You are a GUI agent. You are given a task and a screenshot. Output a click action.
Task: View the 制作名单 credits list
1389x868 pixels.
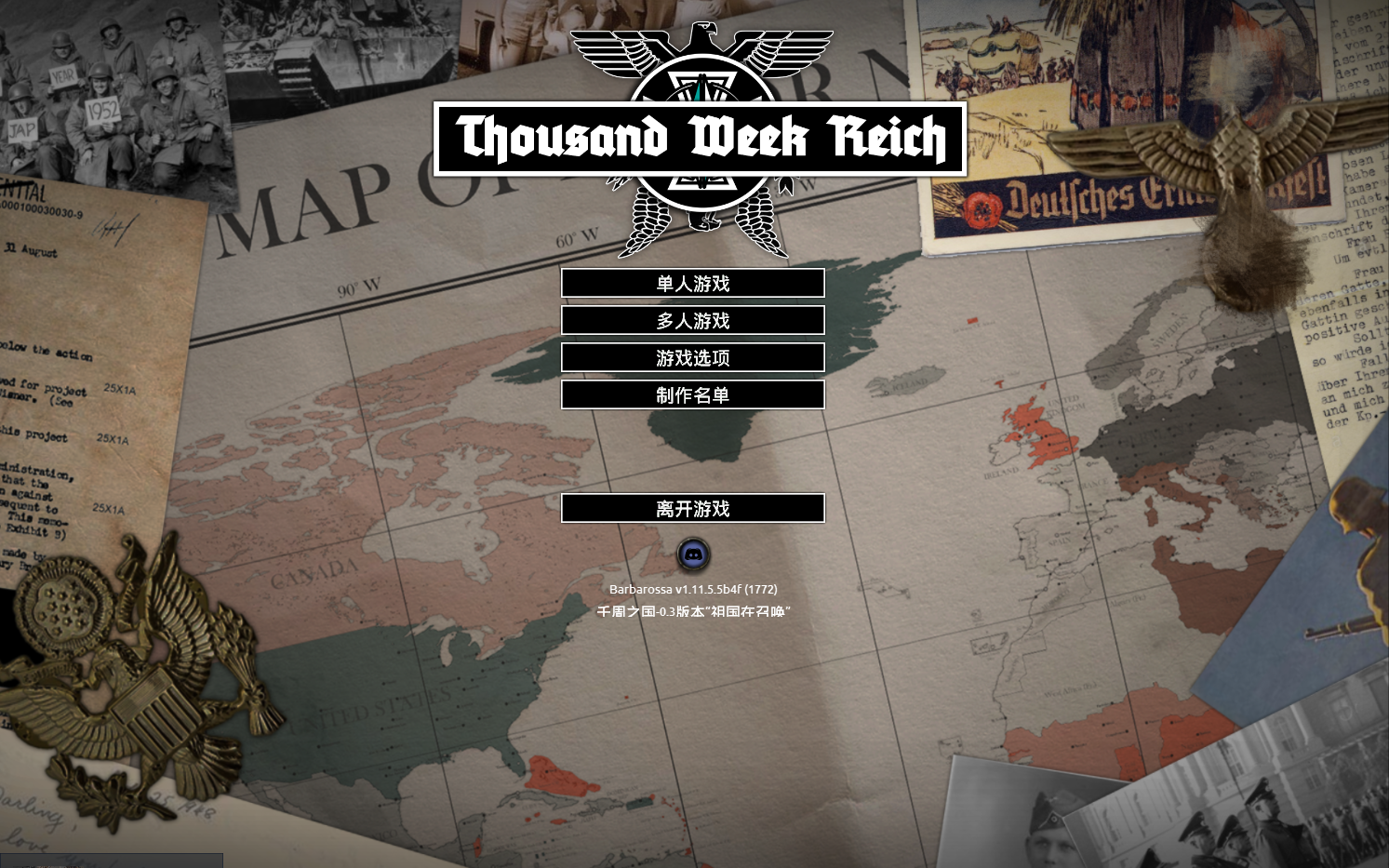tap(692, 394)
